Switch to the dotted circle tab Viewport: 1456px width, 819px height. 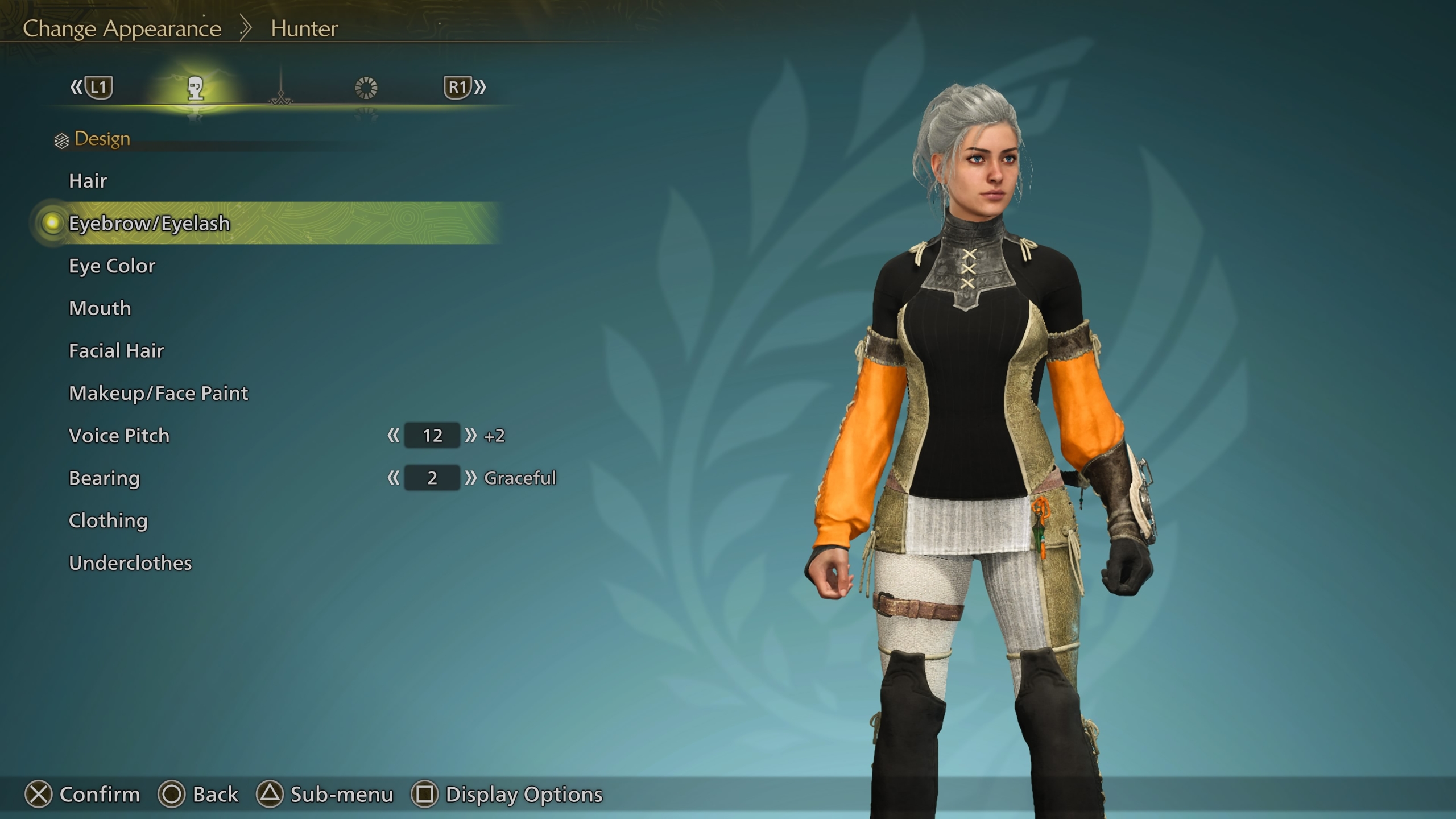pyautogui.click(x=366, y=88)
